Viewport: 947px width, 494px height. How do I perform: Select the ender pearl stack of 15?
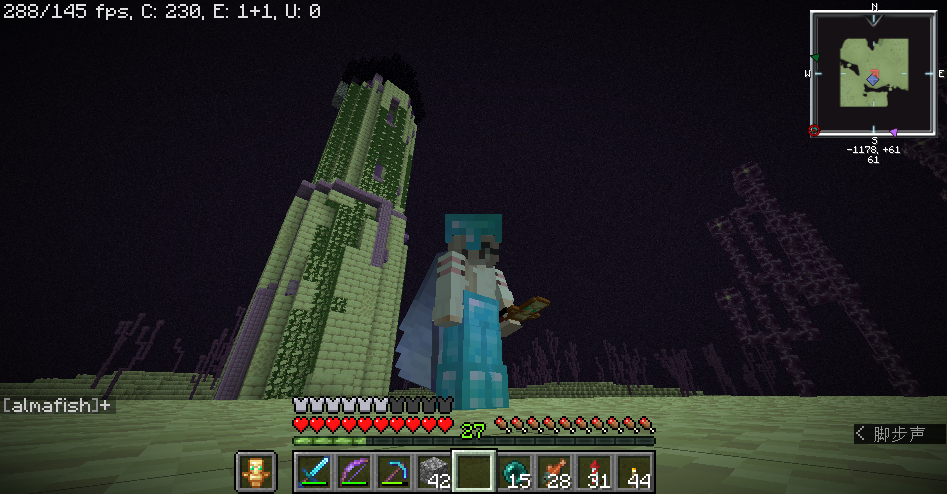point(515,471)
